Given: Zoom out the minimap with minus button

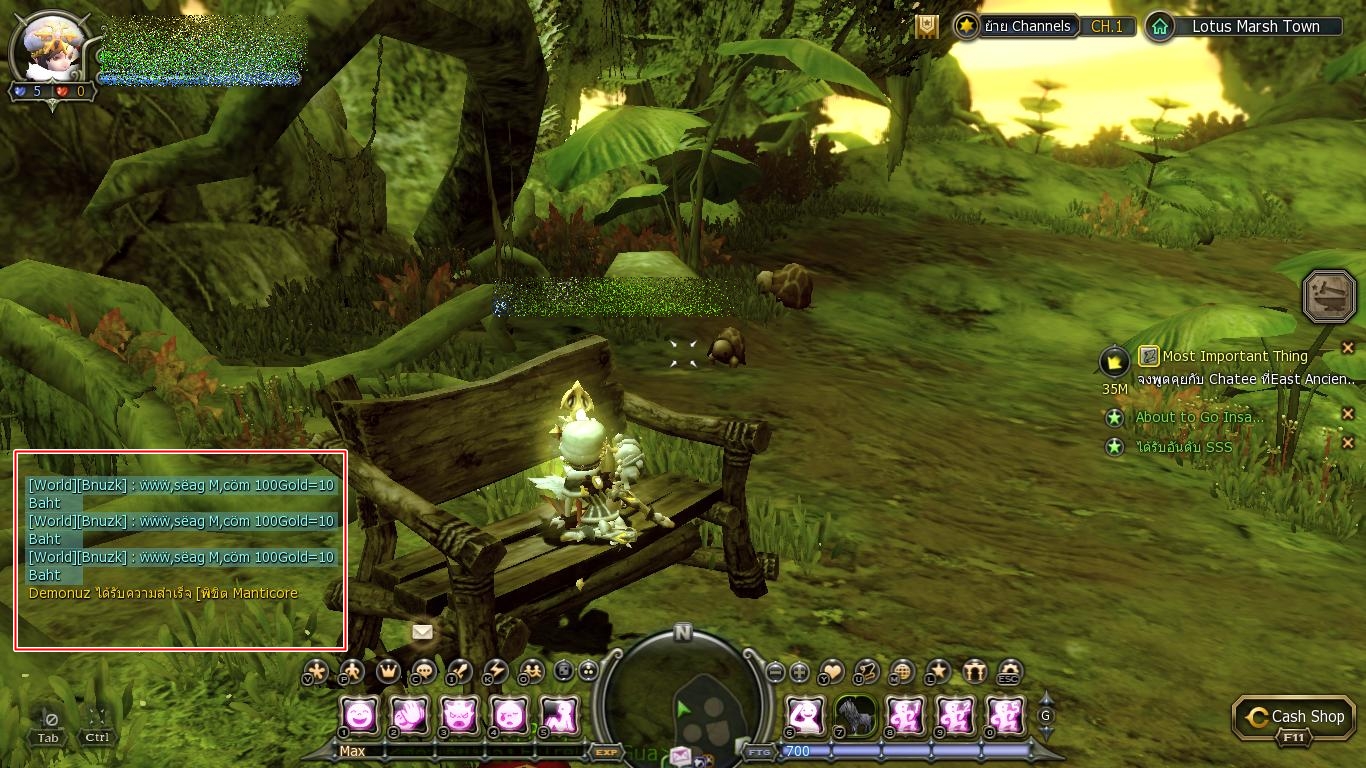Looking at the screenshot, I should pos(775,672).
